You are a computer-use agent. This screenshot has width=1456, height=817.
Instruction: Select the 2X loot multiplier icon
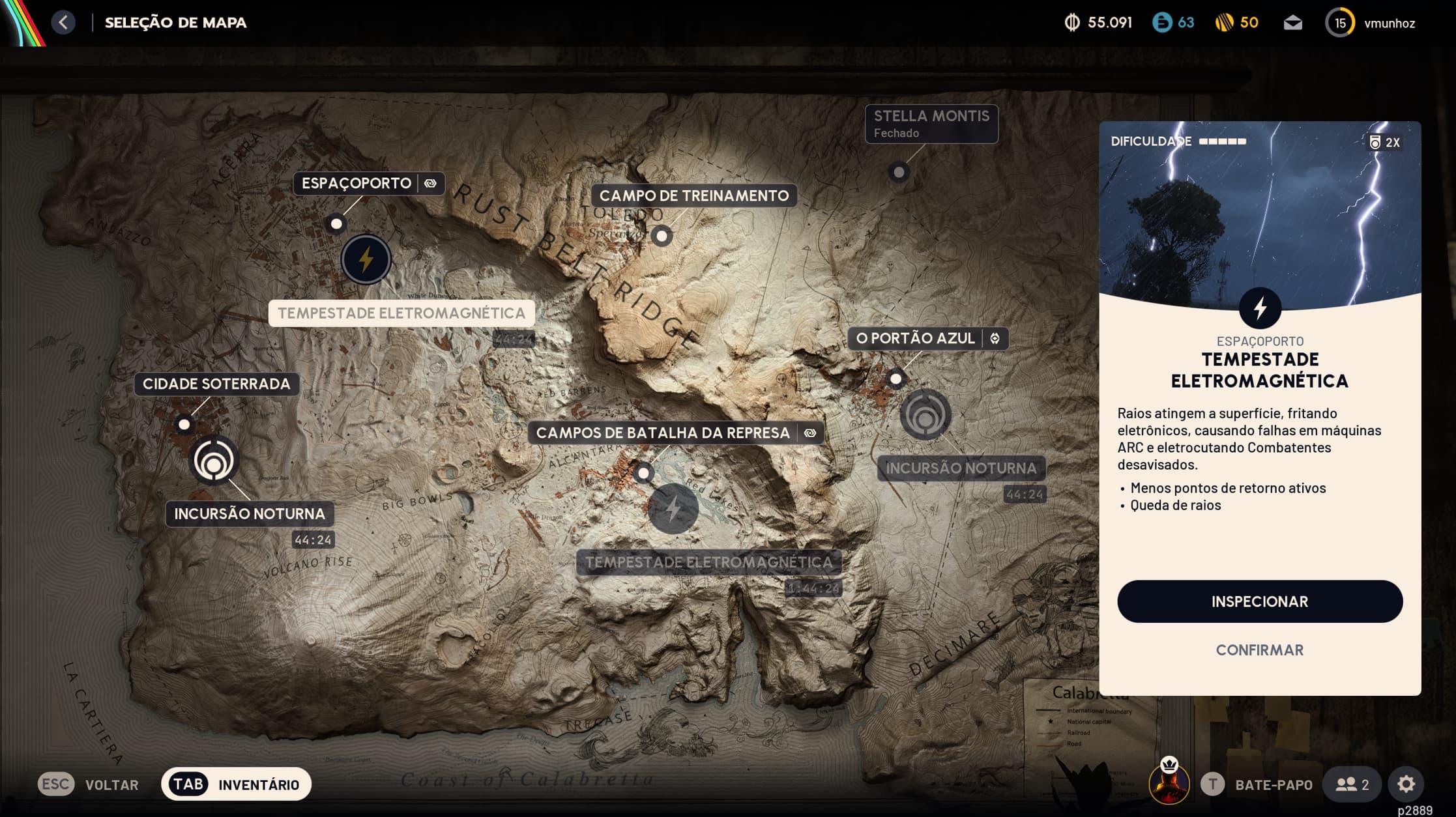[x=1384, y=141]
